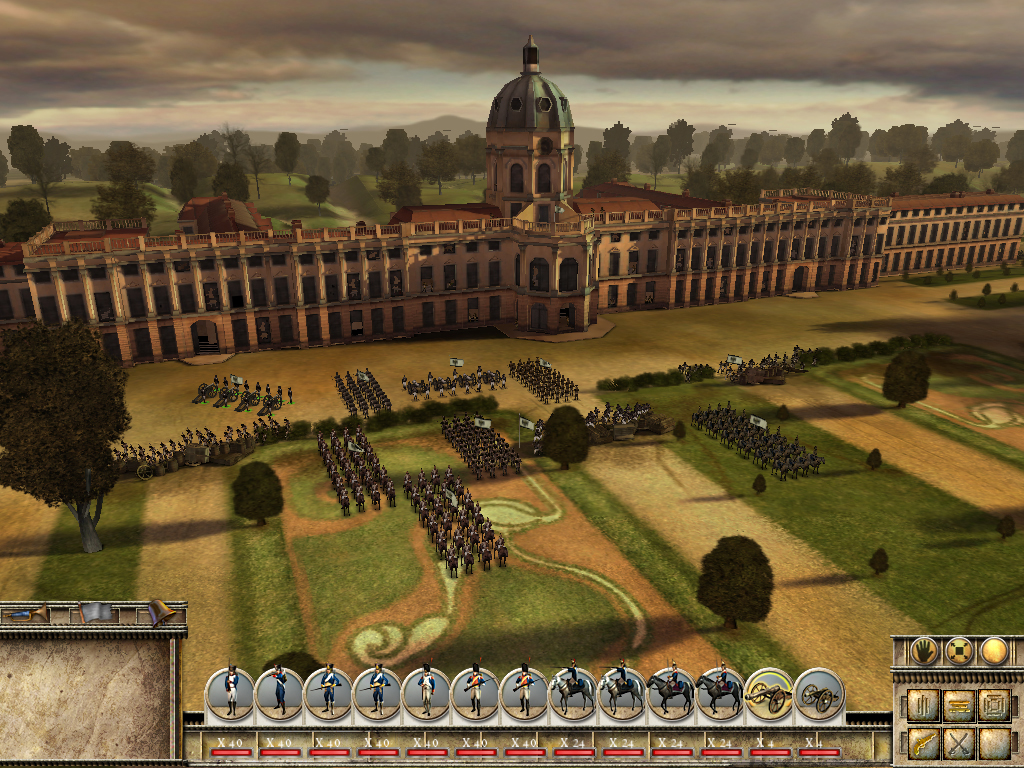This screenshot has height=768, width=1024.
Task: Click the blank round gold button
Action: (x=993, y=652)
